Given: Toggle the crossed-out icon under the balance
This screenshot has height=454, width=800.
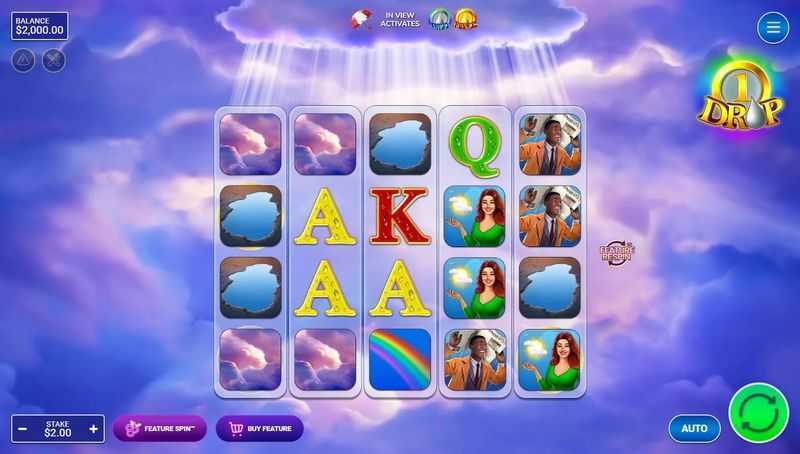Looking at the screenshot, I should (53, 60).
